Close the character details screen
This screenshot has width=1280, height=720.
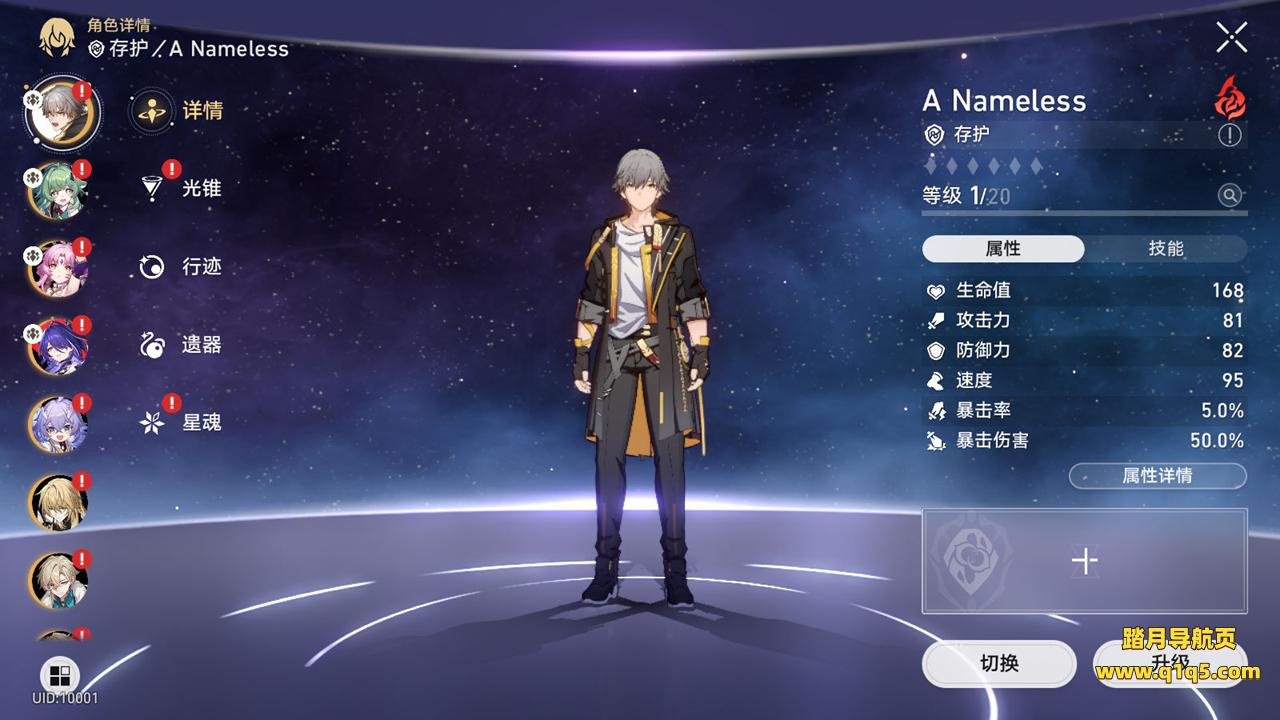(x=1231, y=37)
